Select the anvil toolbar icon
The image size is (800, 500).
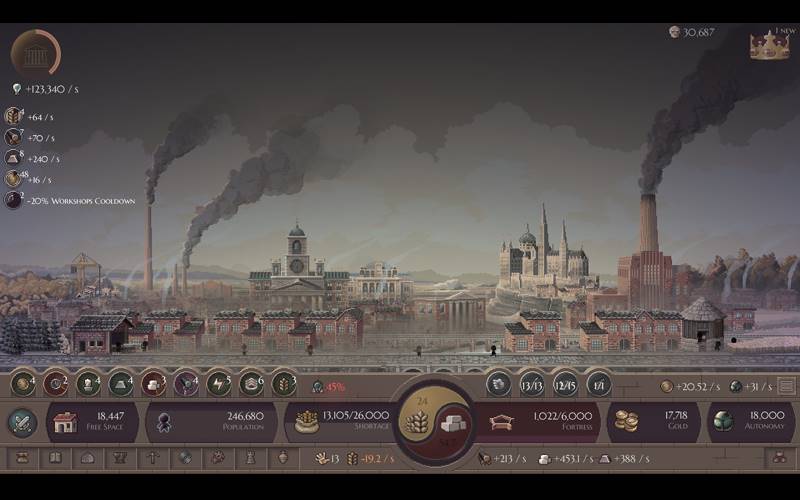tap(120, 458)
